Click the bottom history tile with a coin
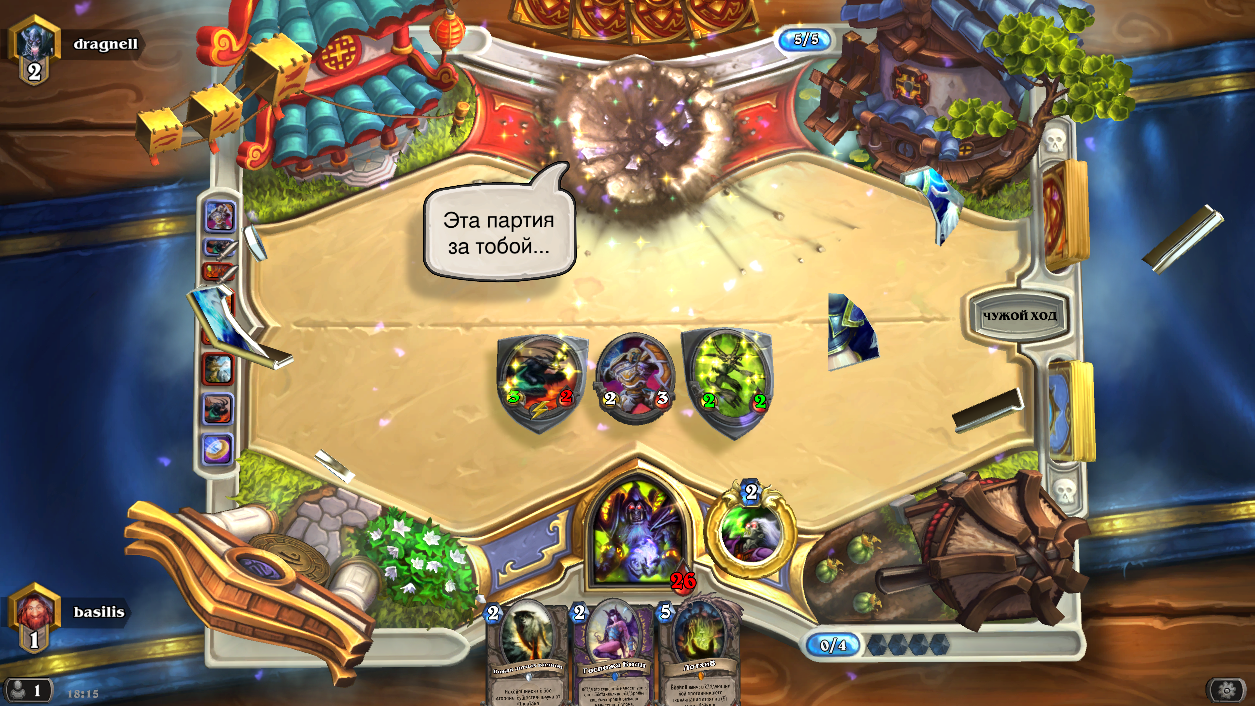The height and width of the screenshot is (706, 1255). [218, 449]
